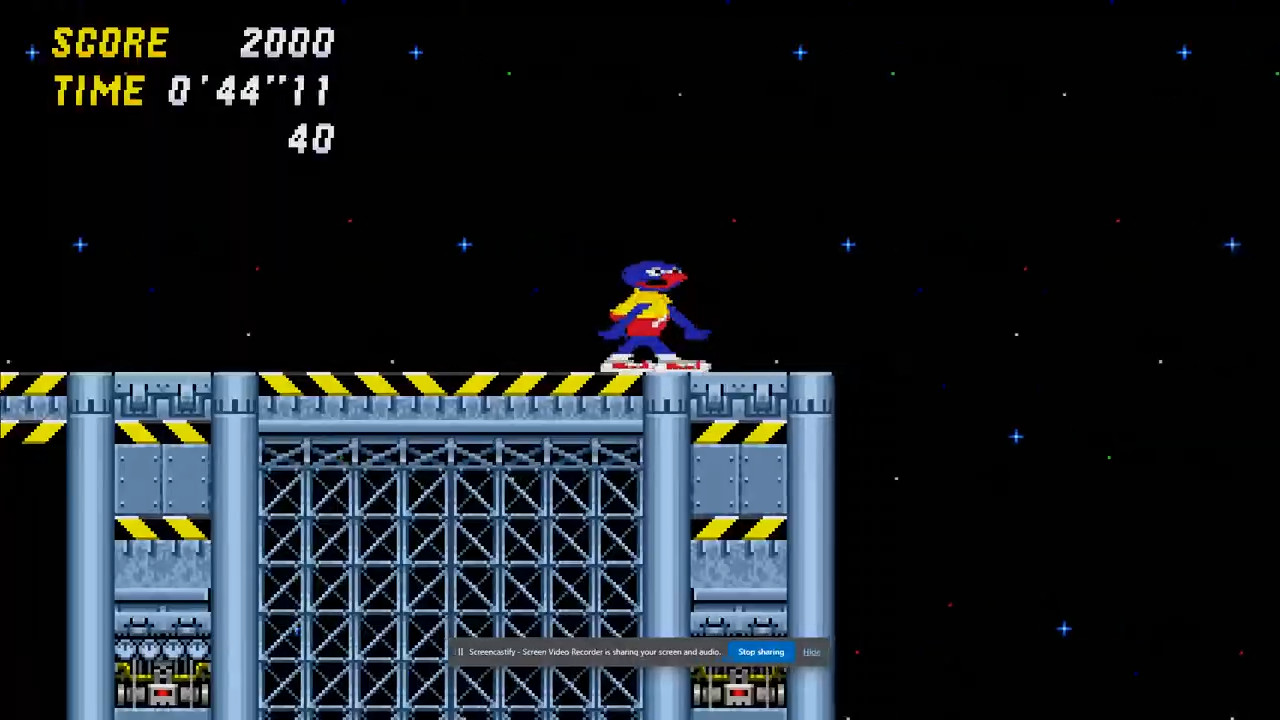
Task: Click the pause icon on the Screencastify bar
Action: click(459, 652)
